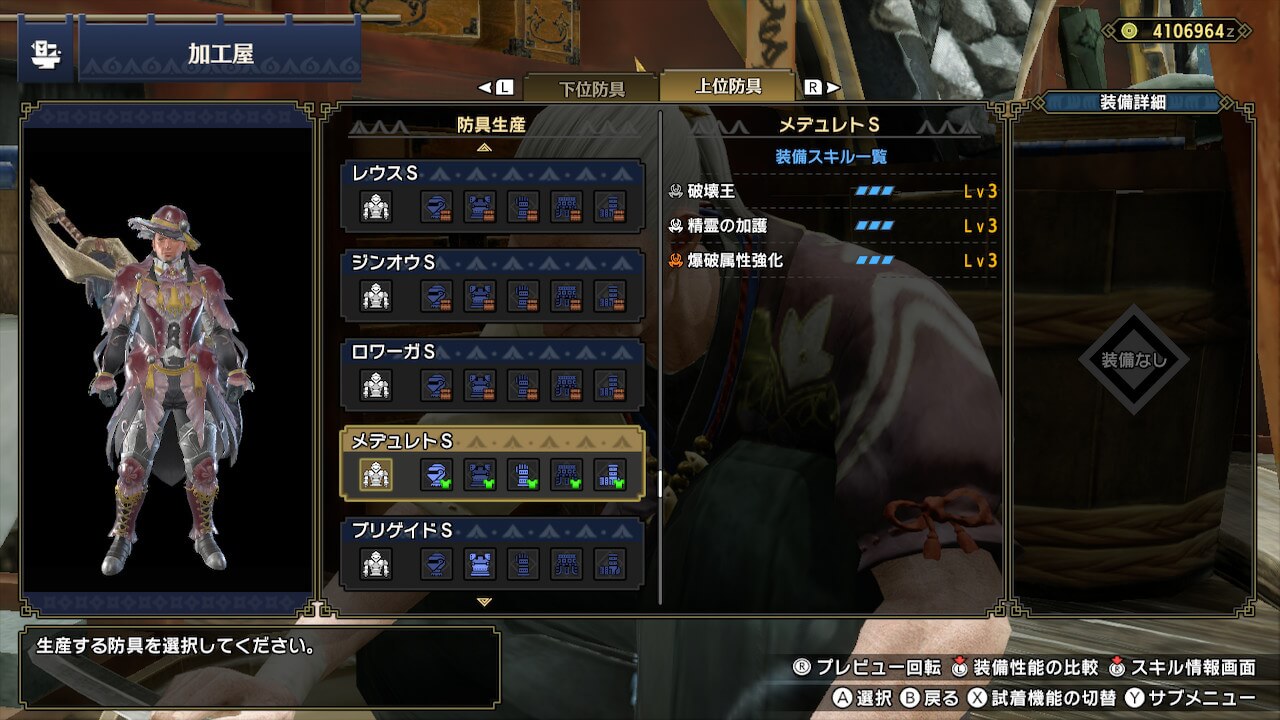Viewport: 1280px width, 720px height.
Task: Click the down arrow below armor list
Action: pos(485,602)
